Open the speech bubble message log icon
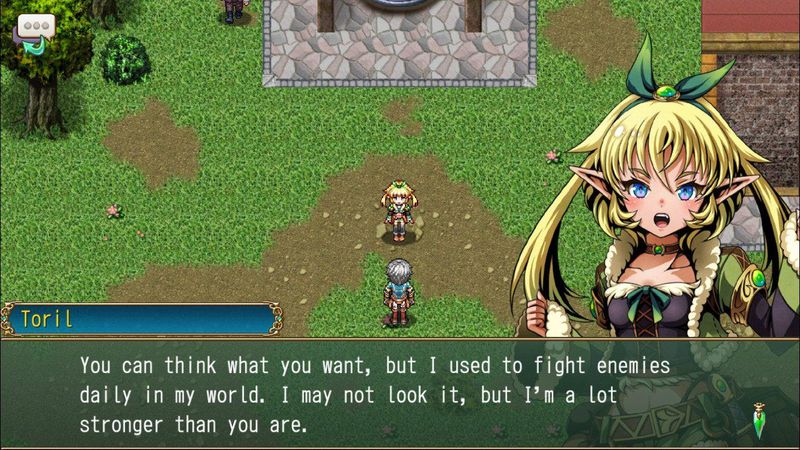 point(34,31)
